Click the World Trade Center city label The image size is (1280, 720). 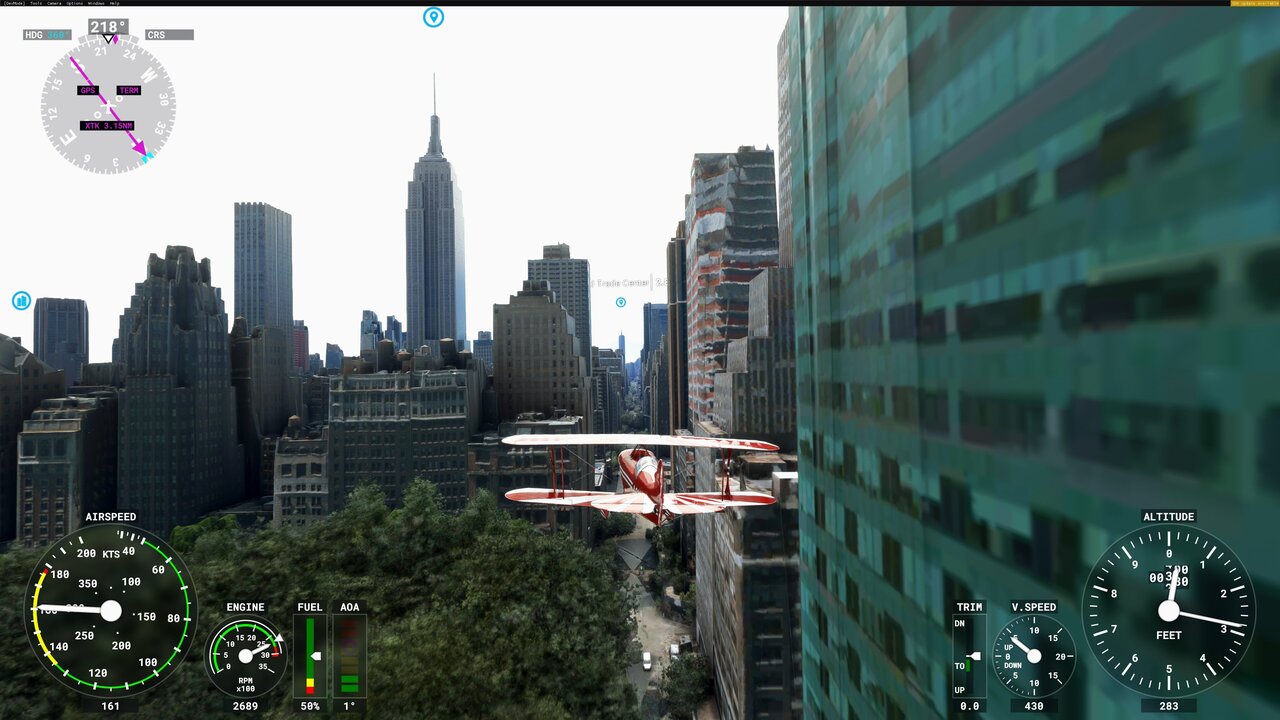pos(620,283)
